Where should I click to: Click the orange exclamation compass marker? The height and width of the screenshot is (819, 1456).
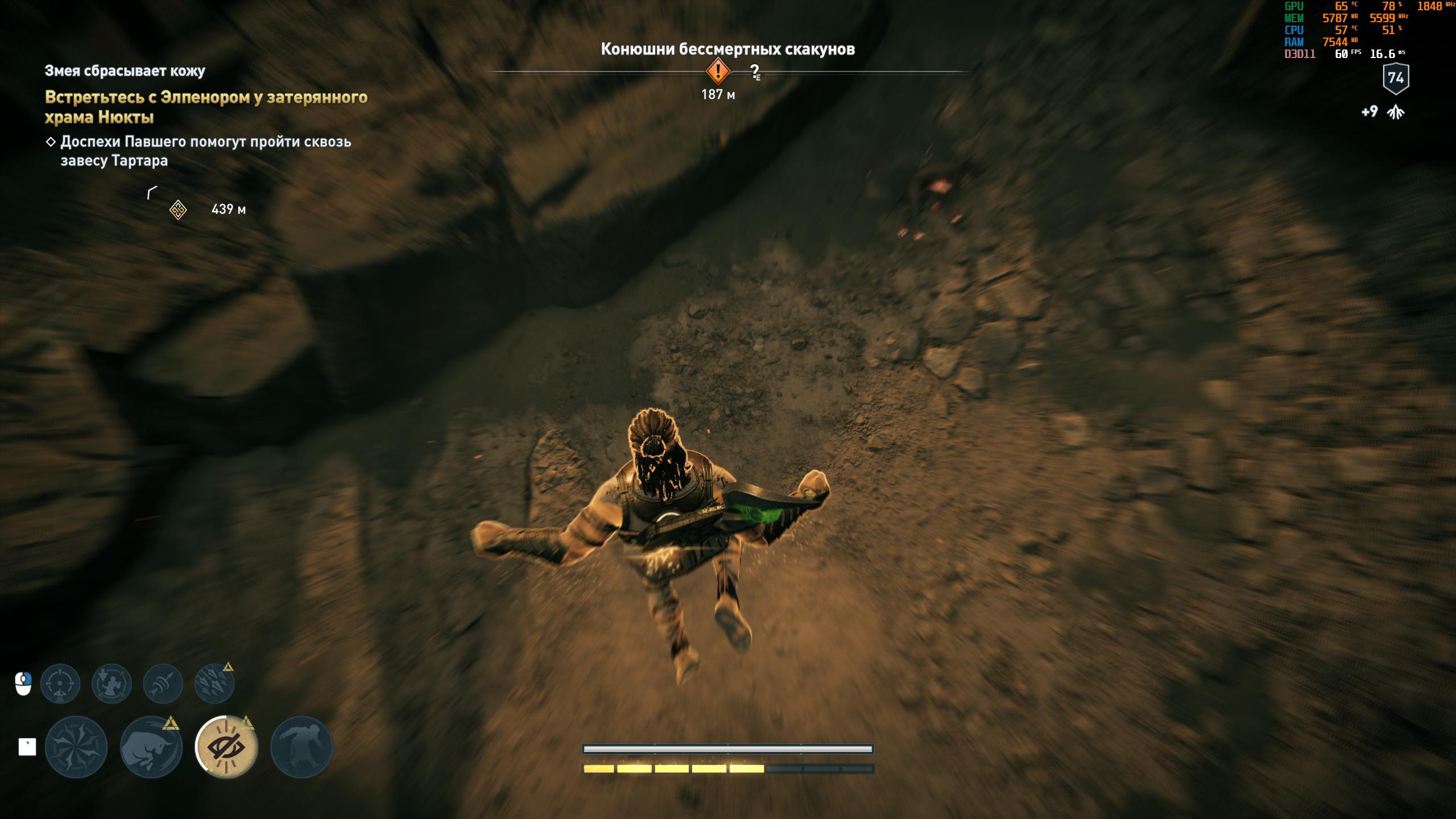point(718,72)
